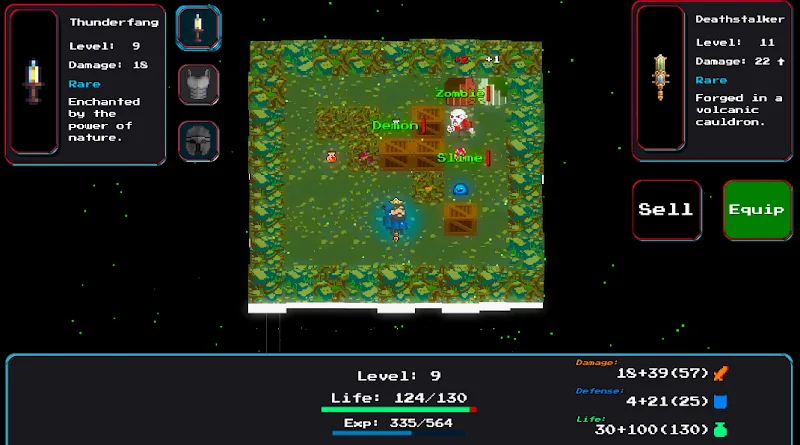Select the equipped sword slot
The width and height of the screenshot is (800, 445).
tap(198, 28)
